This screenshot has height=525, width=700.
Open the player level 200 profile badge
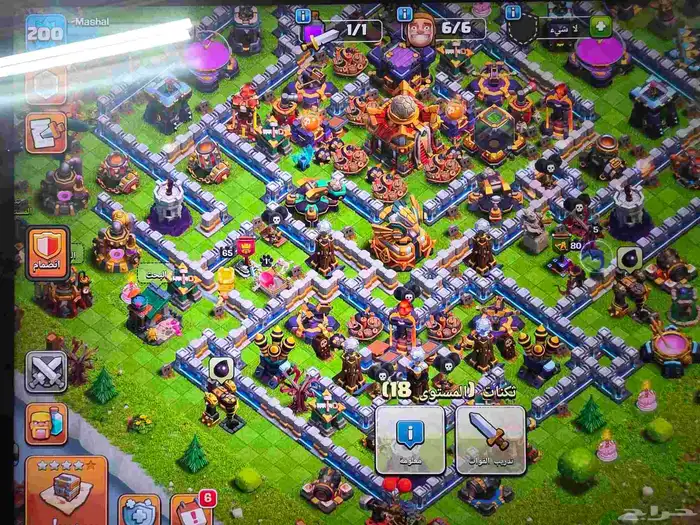tap(44, 32)
